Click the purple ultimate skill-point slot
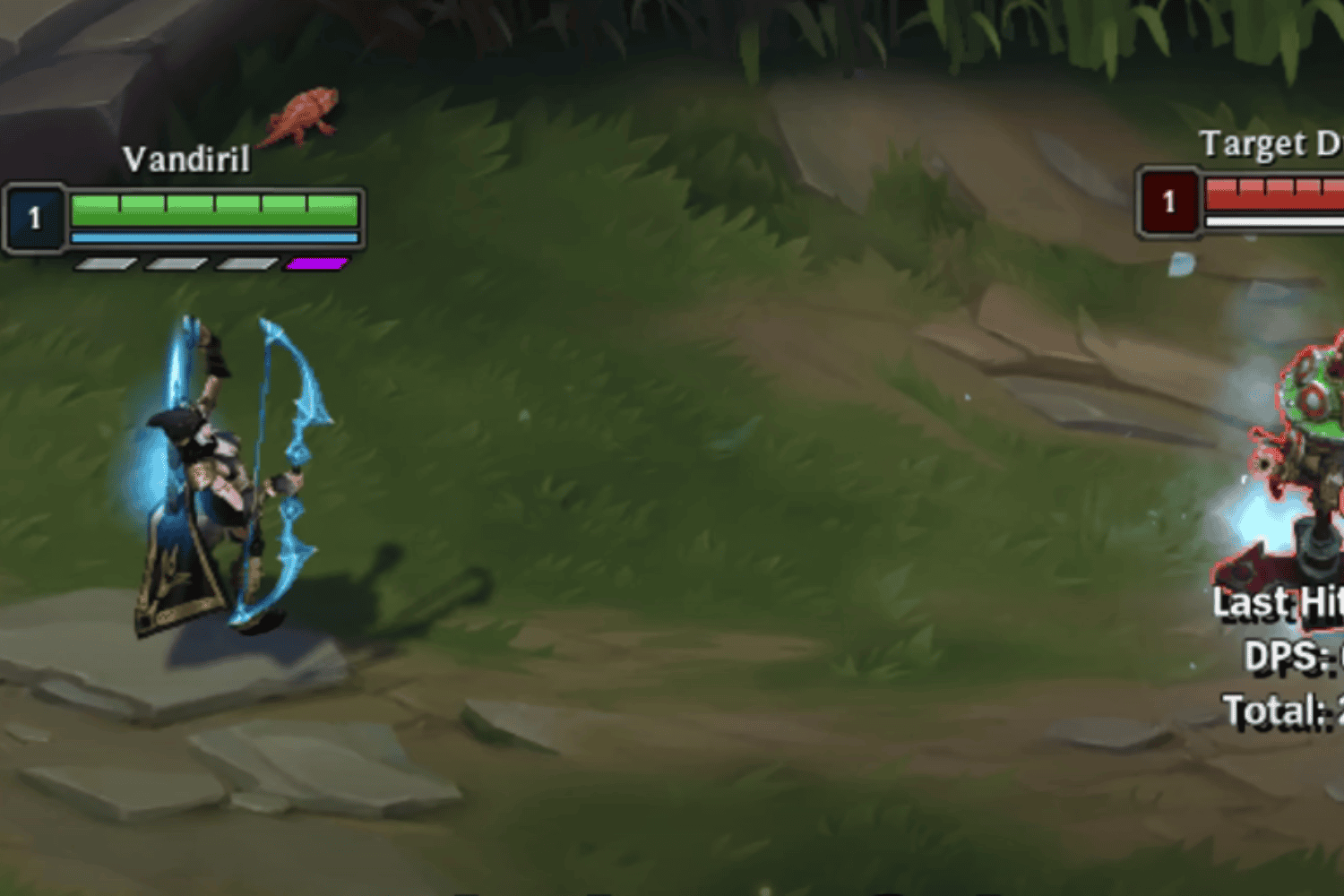 pos(315,262)
